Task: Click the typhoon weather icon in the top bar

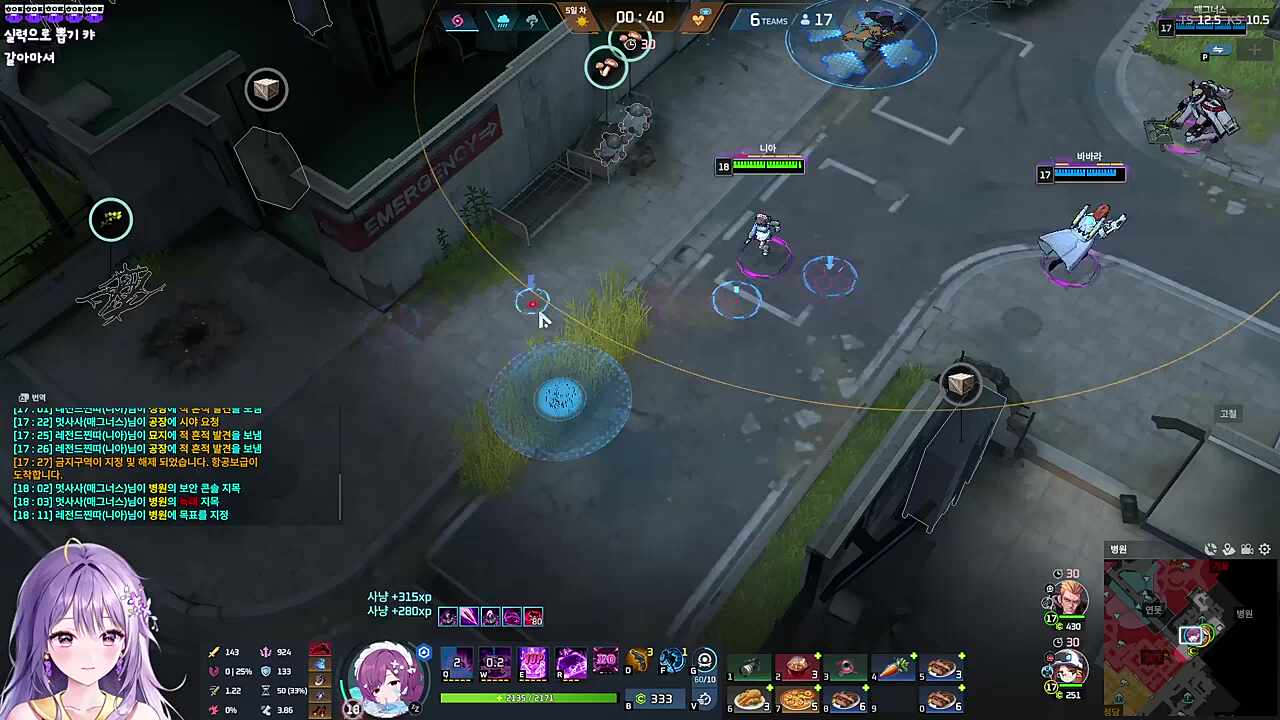Action: [457, 21]
